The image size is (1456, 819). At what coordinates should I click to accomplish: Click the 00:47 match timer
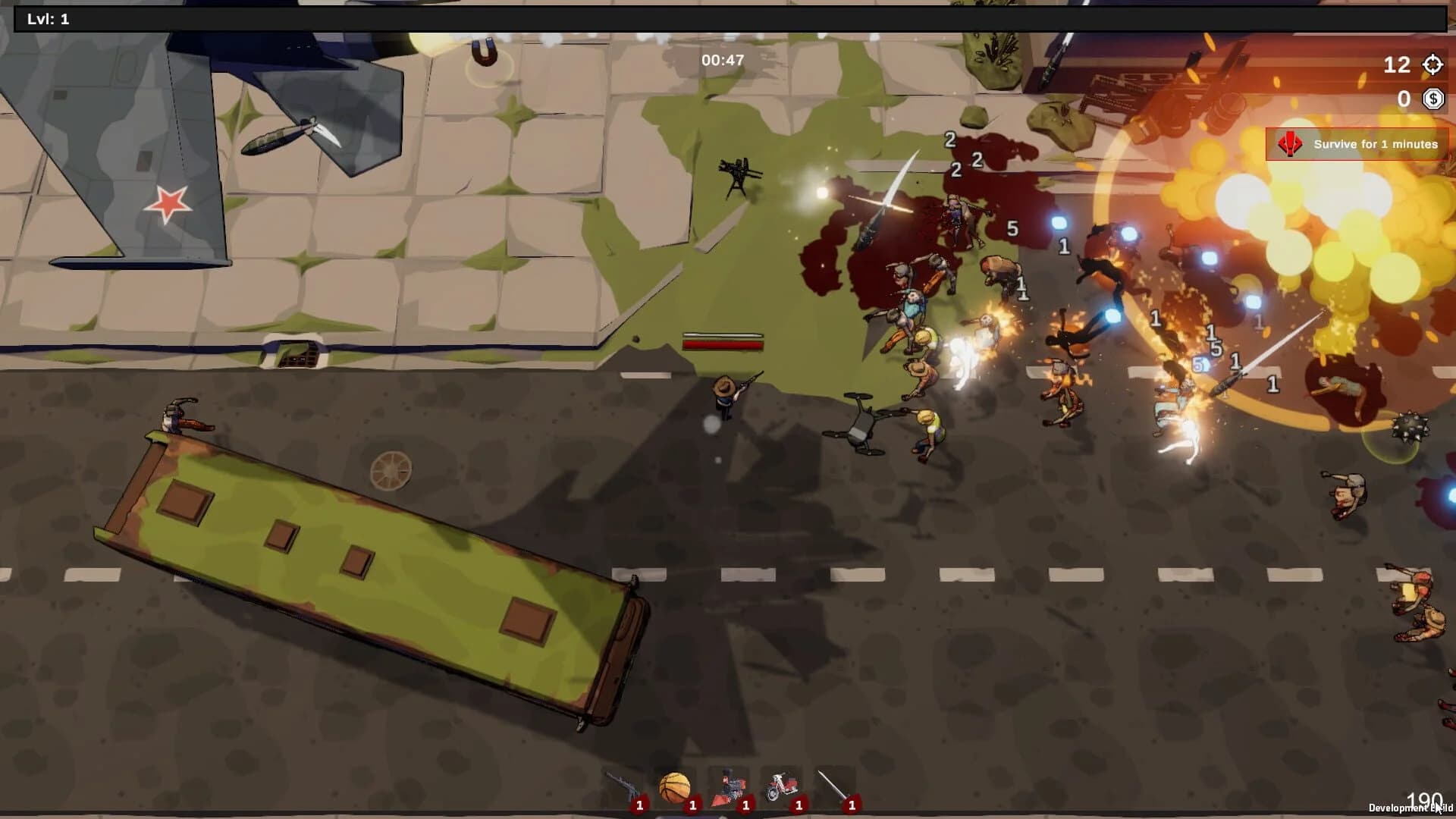723,58
